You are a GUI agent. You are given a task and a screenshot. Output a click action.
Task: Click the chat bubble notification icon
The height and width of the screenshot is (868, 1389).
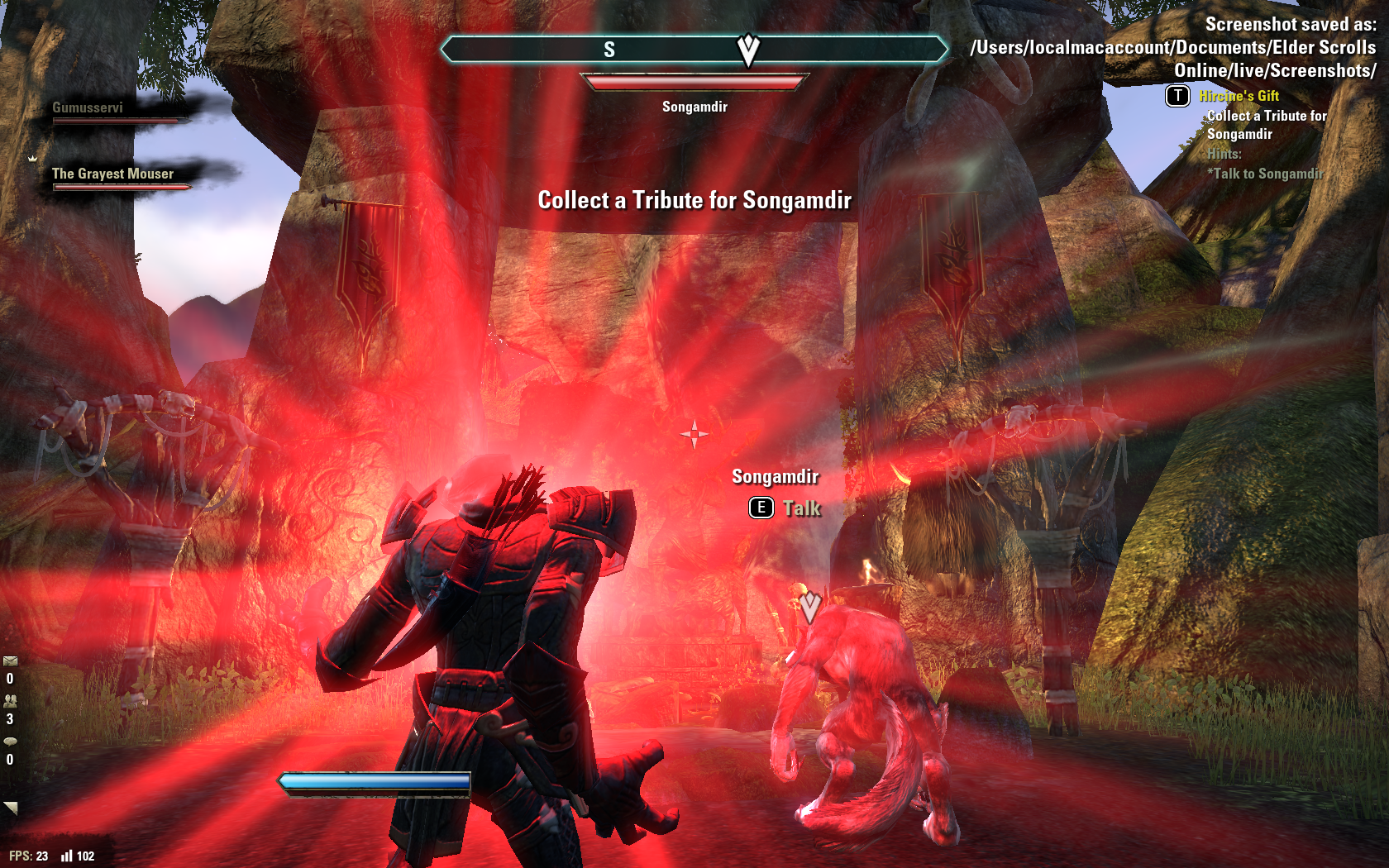point(10,742)
